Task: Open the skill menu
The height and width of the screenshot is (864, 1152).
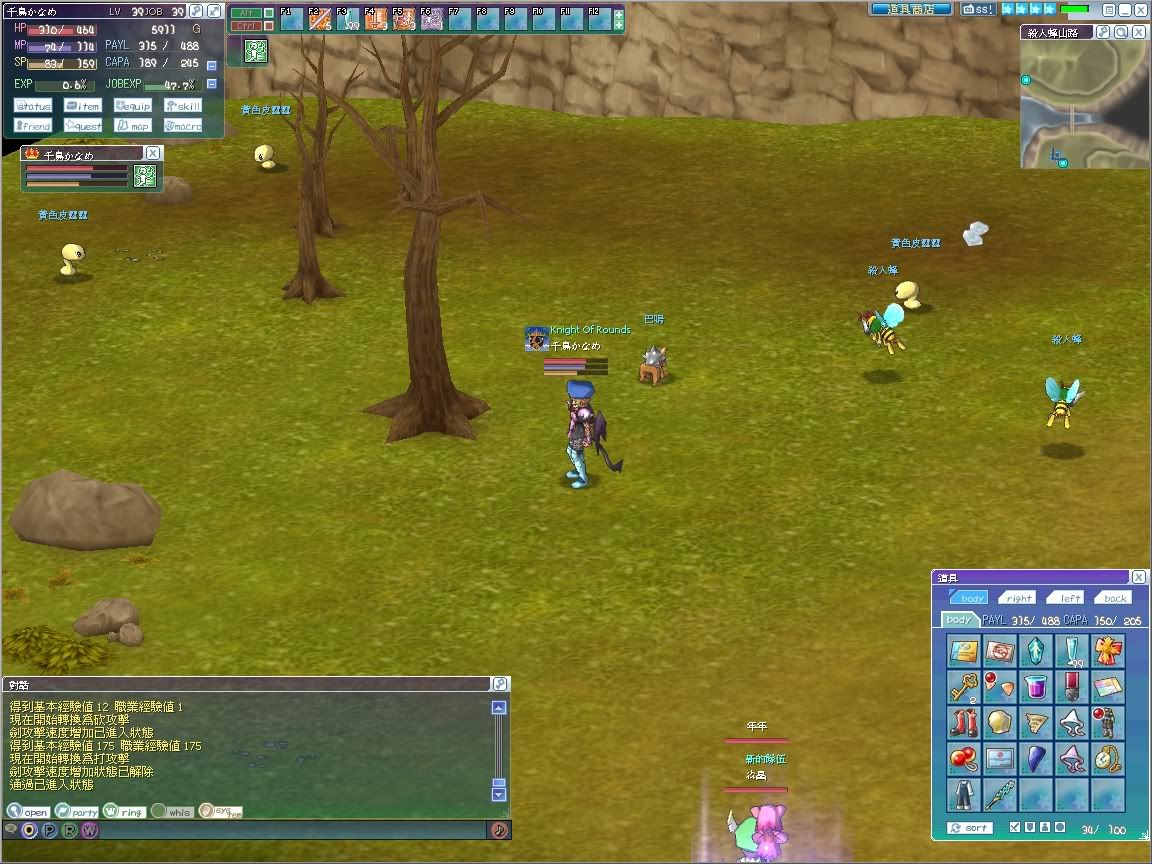Action: pyautogui.click(x=183, y=106)
